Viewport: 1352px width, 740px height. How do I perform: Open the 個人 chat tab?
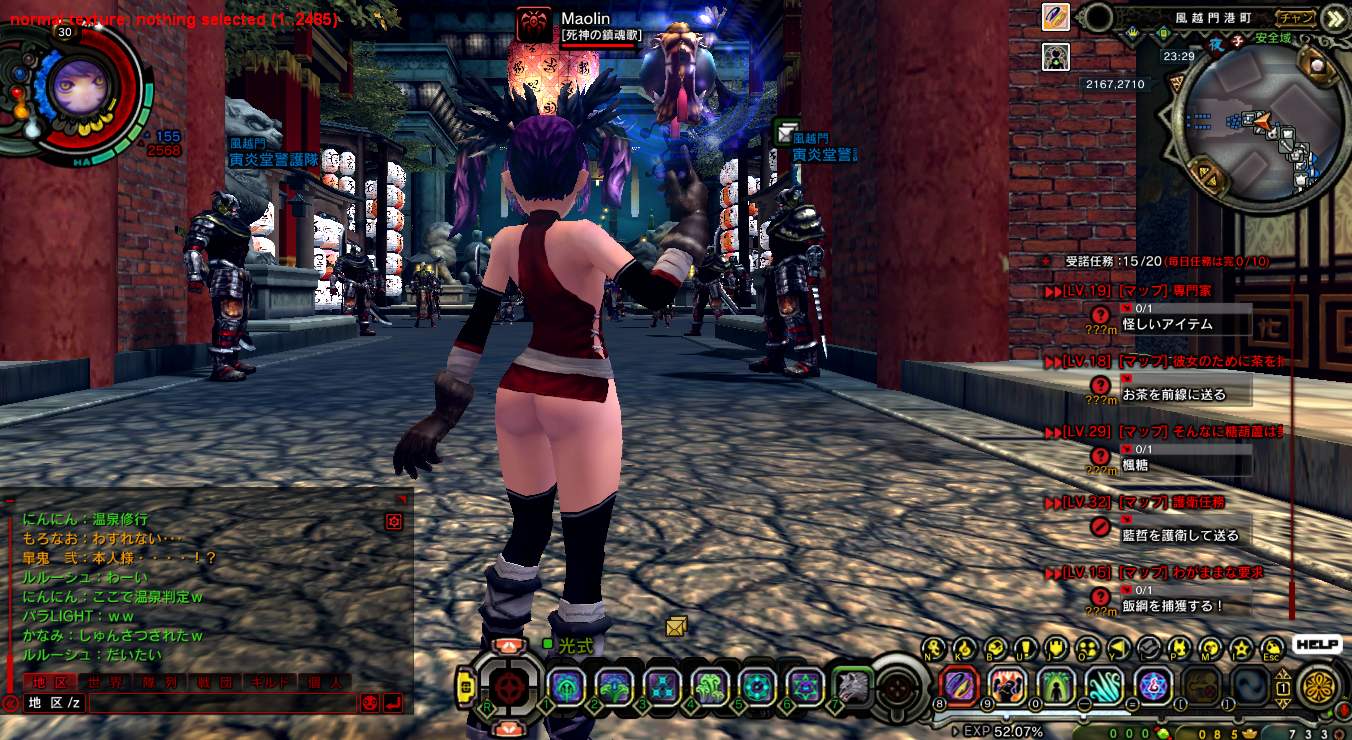(323, 682)
